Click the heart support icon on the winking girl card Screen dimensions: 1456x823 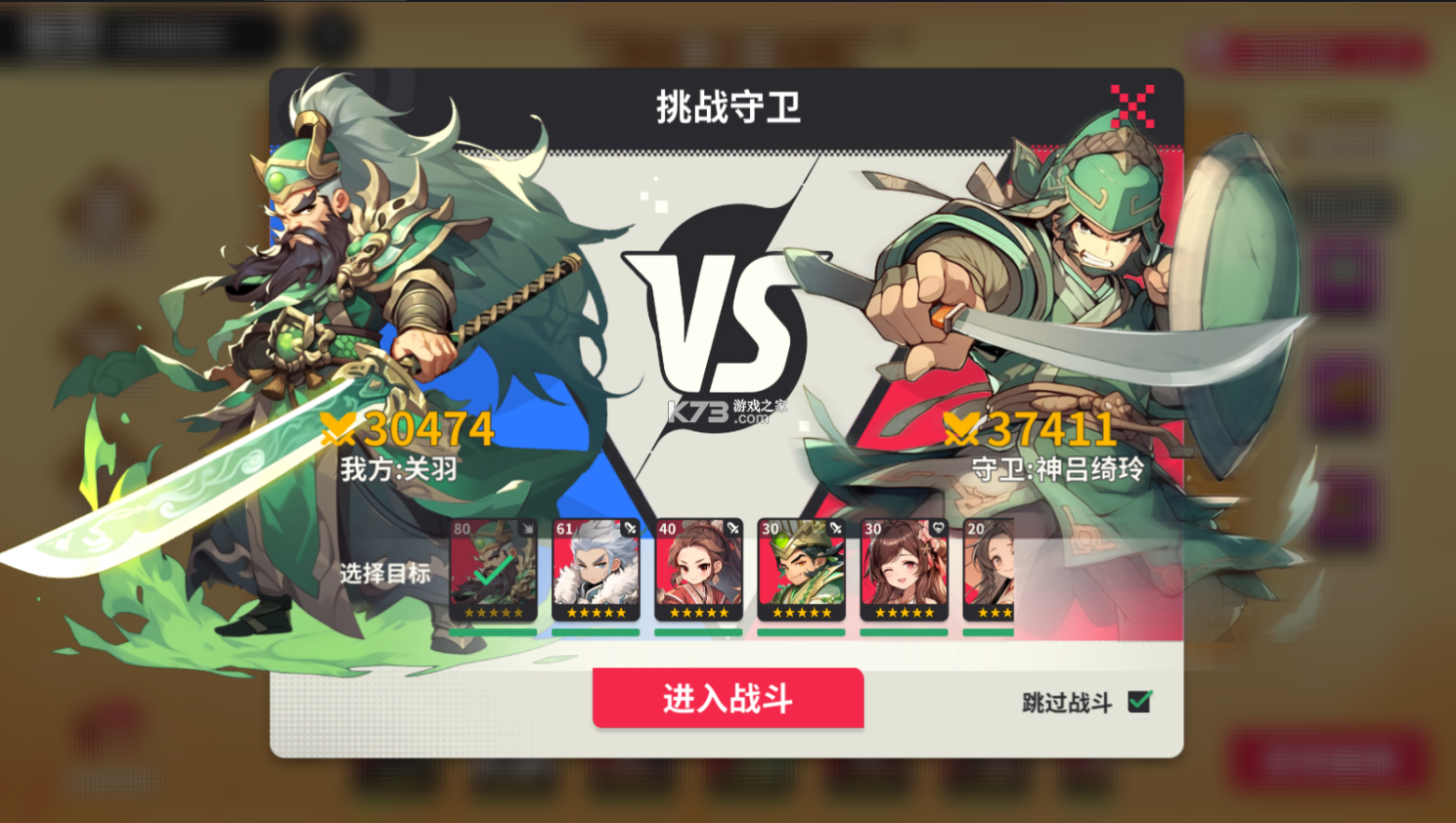pyautogui.click(x=938, y=527)
